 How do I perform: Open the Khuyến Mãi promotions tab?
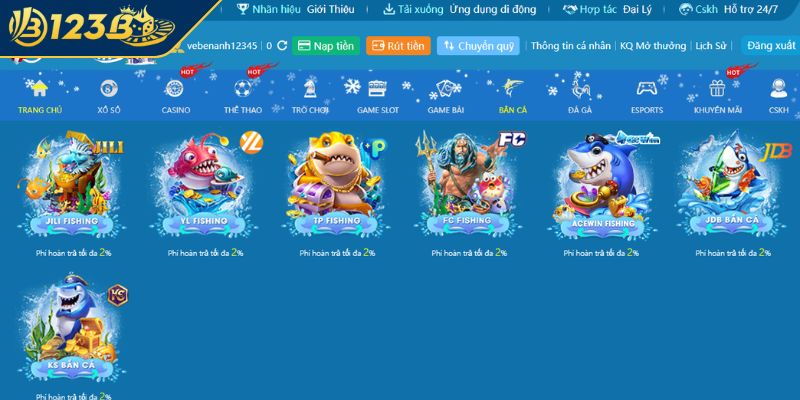pos(716,97)
